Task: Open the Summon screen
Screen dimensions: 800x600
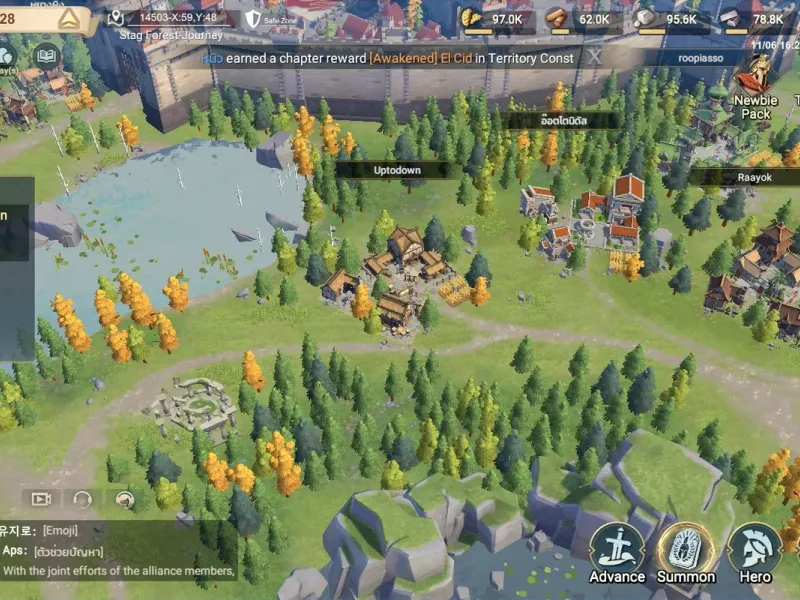Action: 686,552
